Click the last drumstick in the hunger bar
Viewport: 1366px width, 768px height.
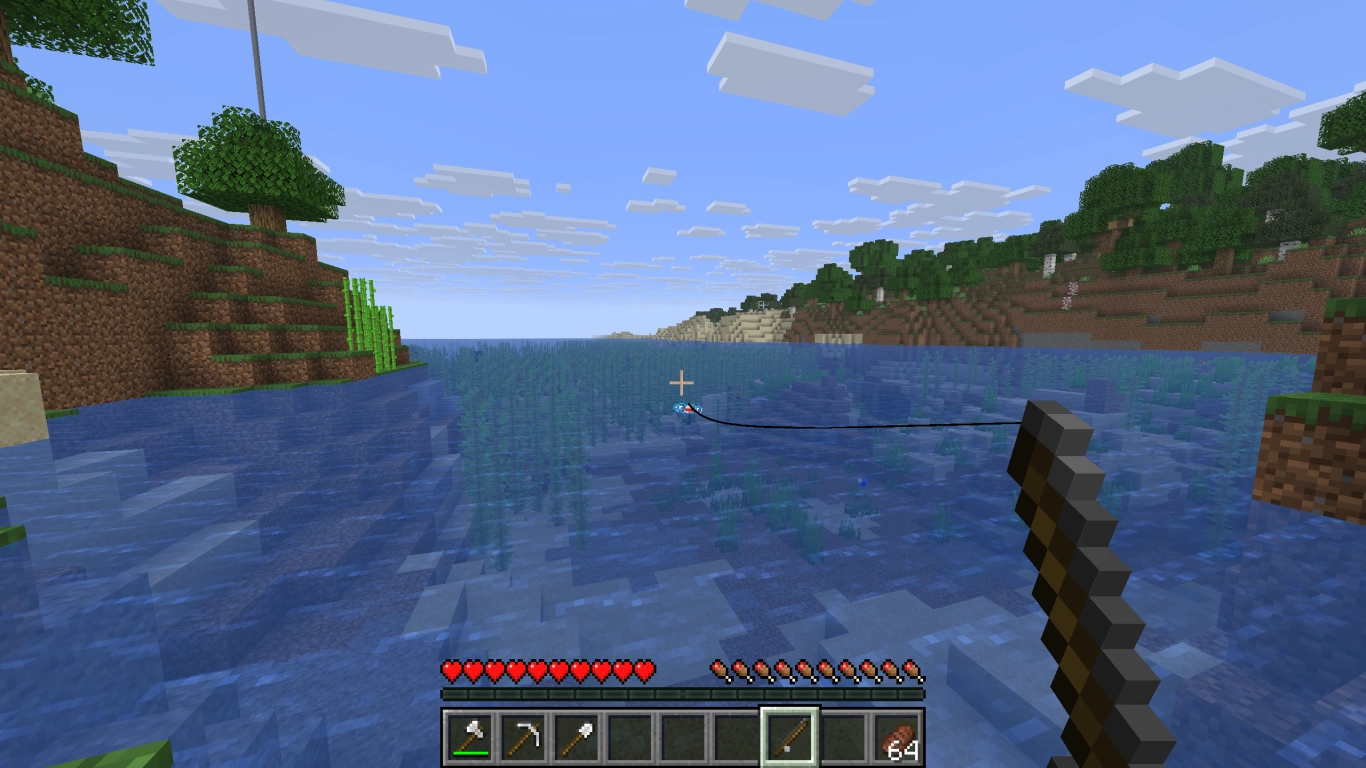pyautogui.click(x=913, y=670)
